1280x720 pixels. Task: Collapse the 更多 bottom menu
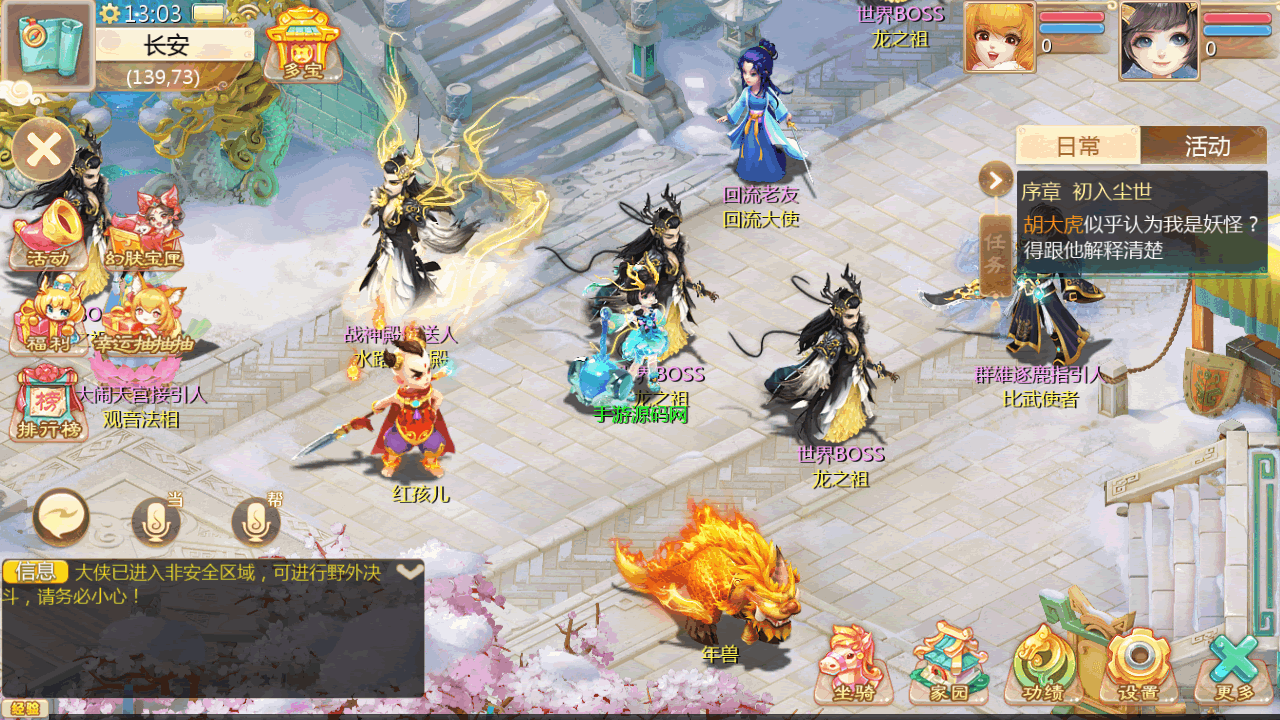(1234, 663)
